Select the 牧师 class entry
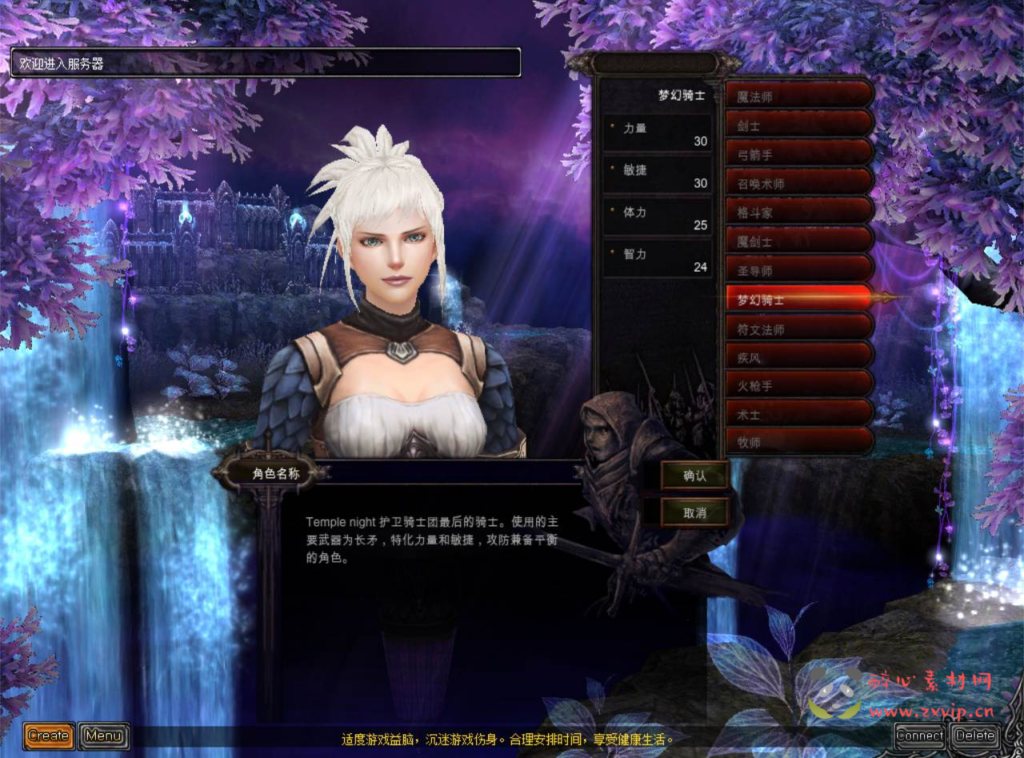 click(x=799, y=442)
